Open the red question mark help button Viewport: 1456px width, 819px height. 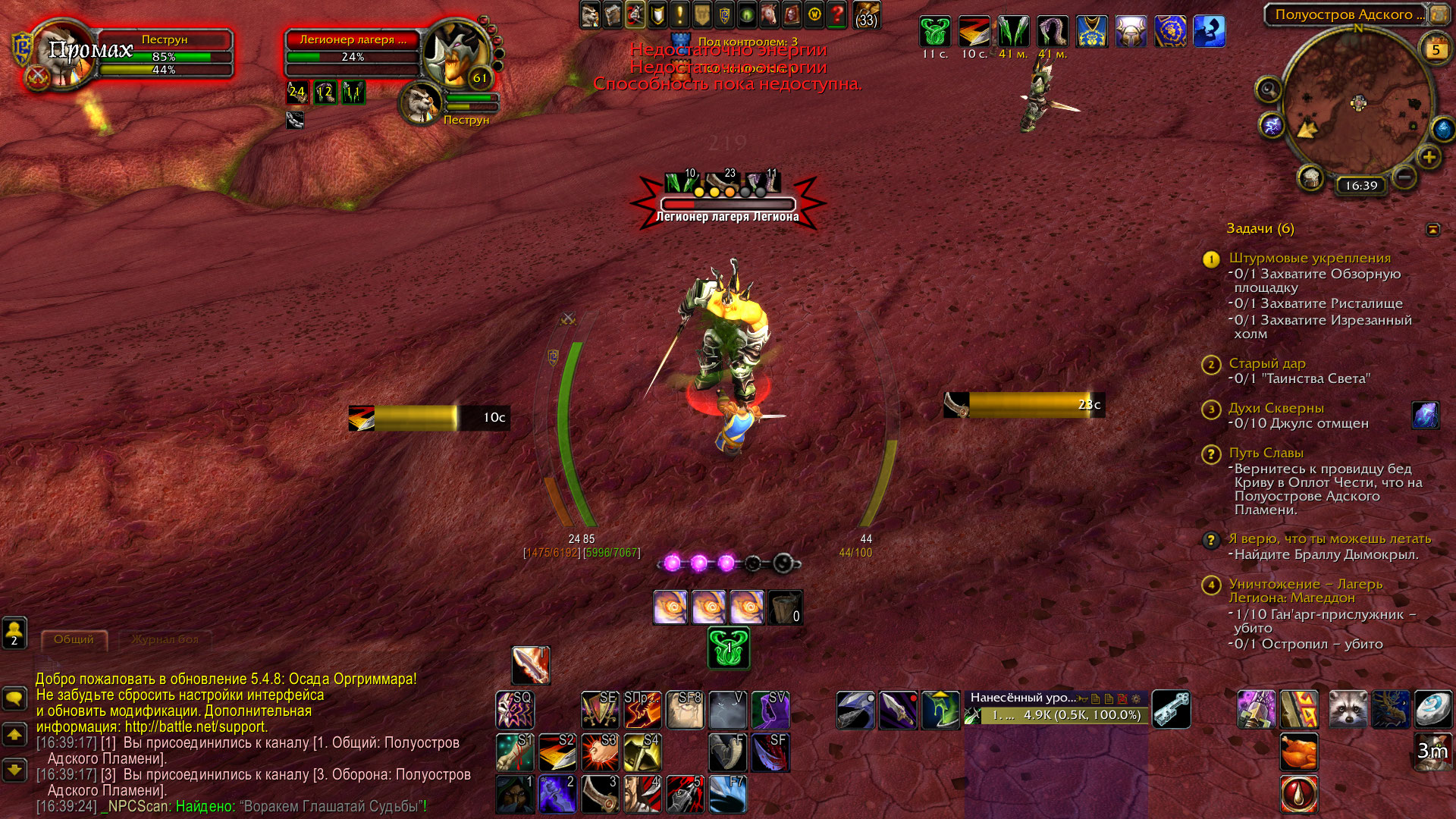(x=836, y=14)
